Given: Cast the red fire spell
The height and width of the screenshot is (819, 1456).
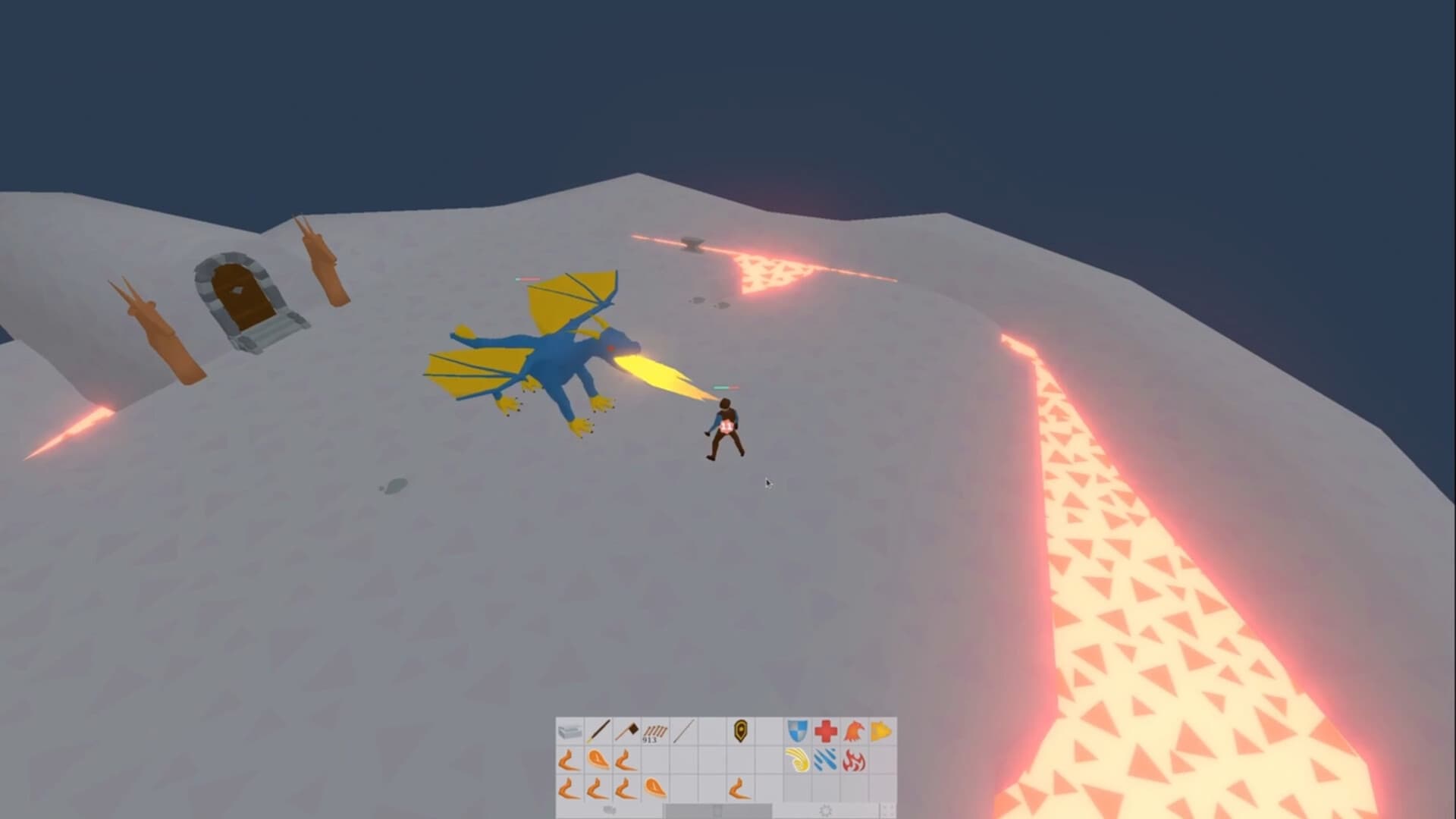Looking at the screenshot, I should (x=853, y=760).
